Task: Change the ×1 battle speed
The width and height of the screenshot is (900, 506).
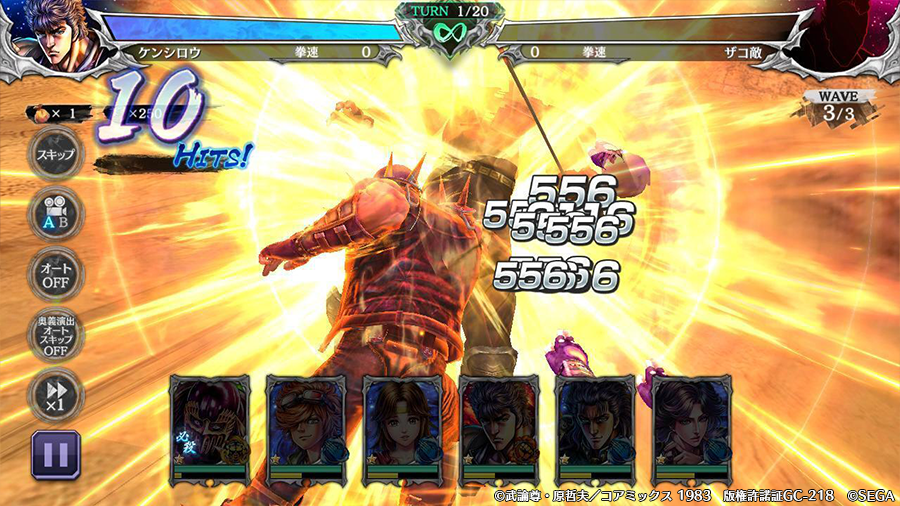Action: point(56,394)
